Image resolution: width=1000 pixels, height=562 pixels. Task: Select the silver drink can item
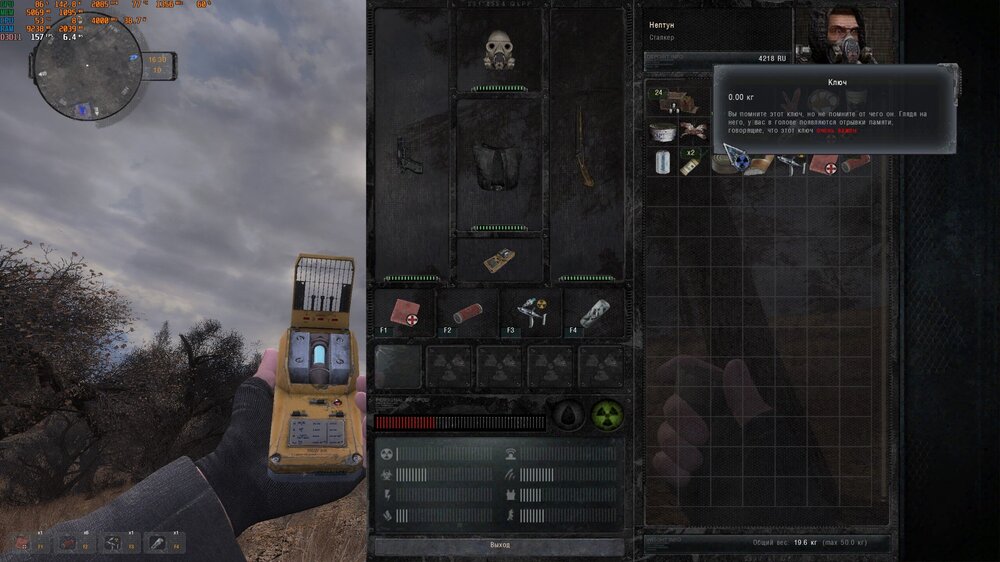point(660,161)
